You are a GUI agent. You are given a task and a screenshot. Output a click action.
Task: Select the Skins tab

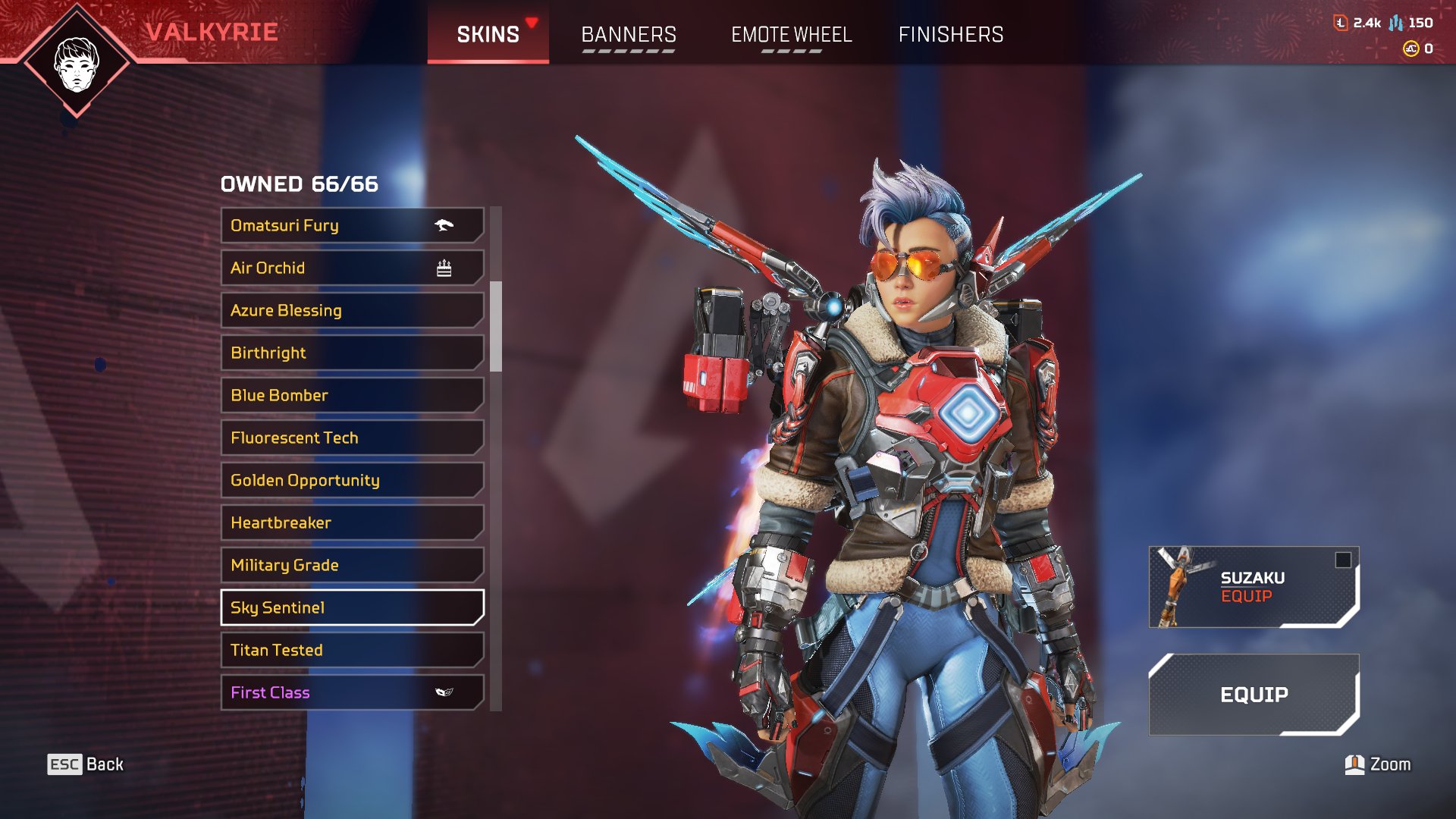488,35
